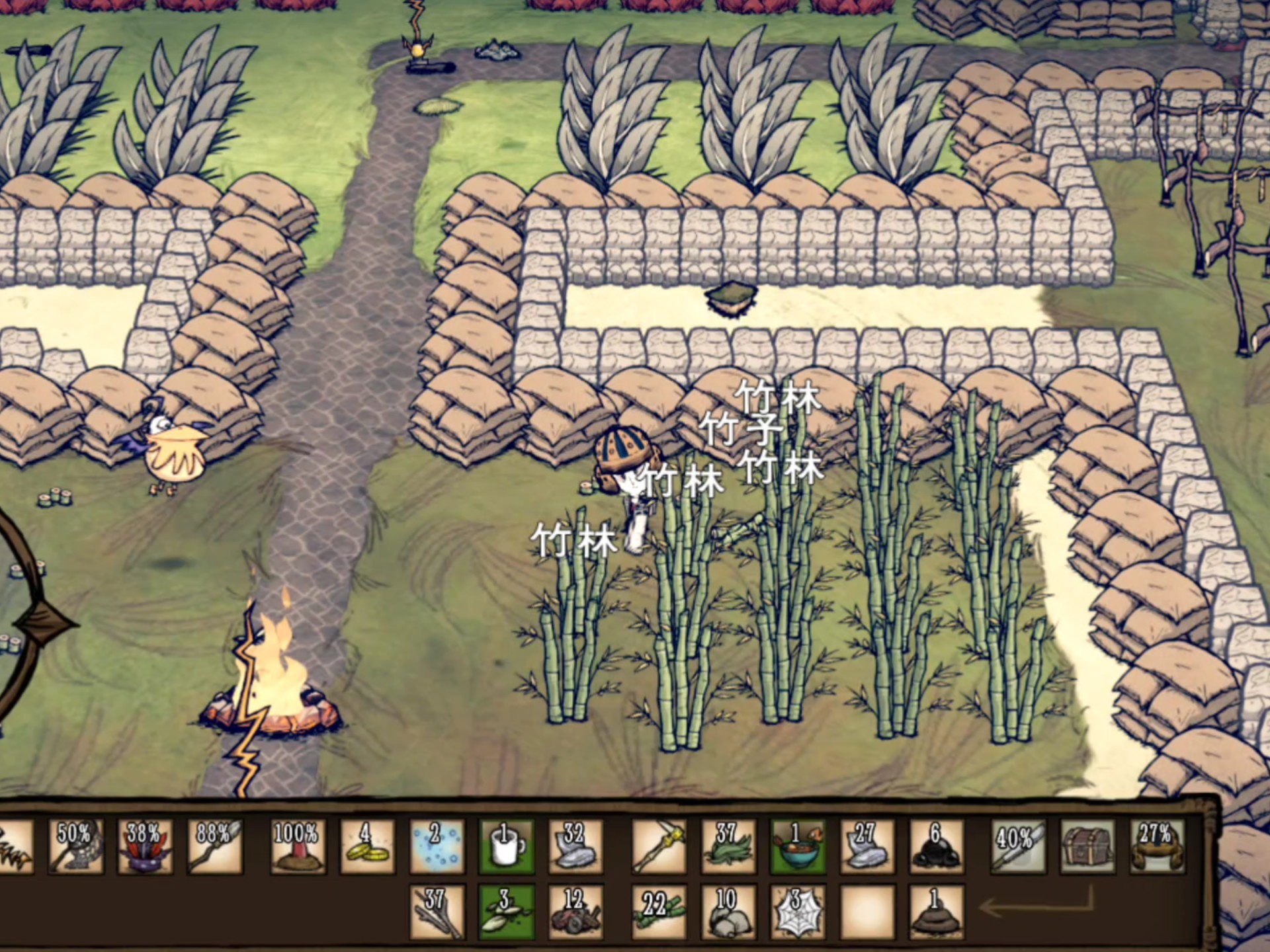The height and width of the screenshot is (952, 1270).
Task: Select the stack of 37 cut grass
Action: pos(728,847)
